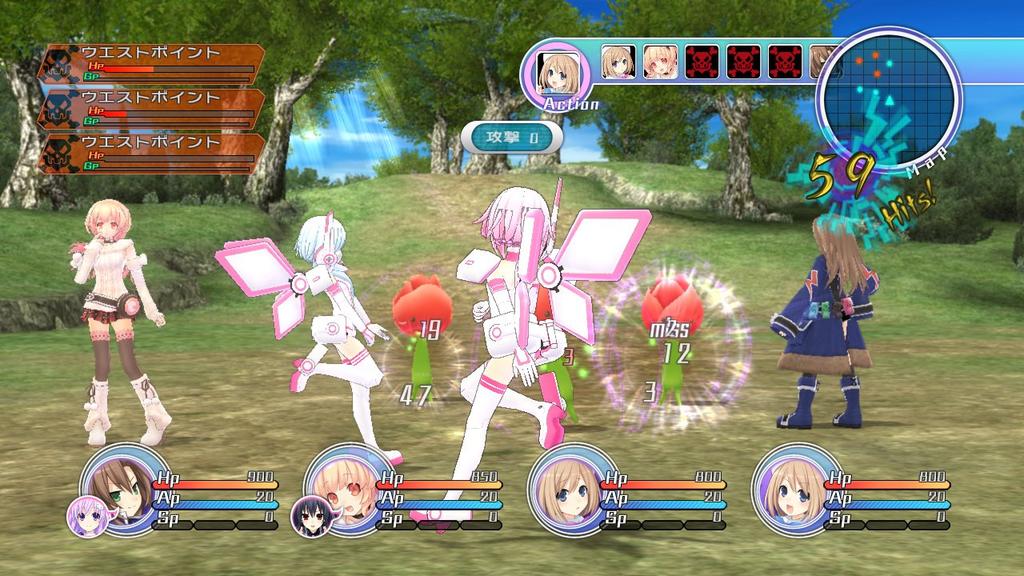Select the pink-haired girl in the turn order
The width and height of the screenshot is (1024, 576).
point(660,61)
